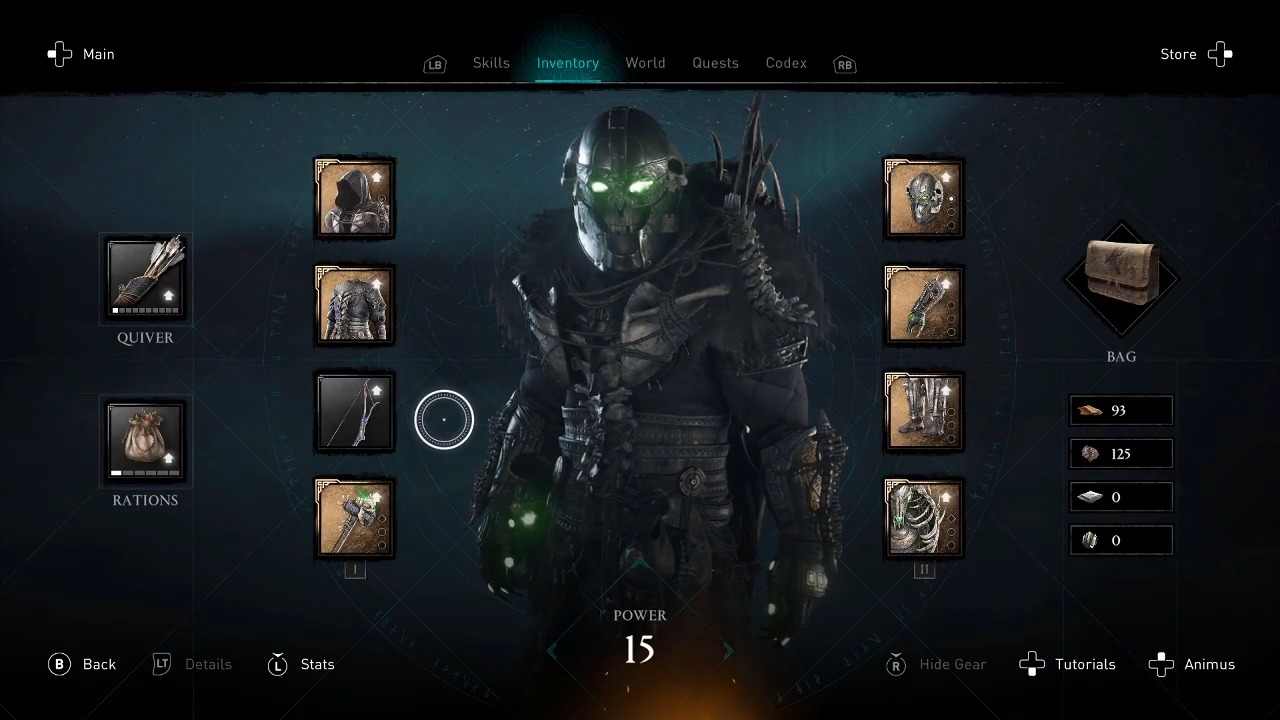1280x720 pixels.
Task: Select the Inventory tab
Action: (568, 63)
